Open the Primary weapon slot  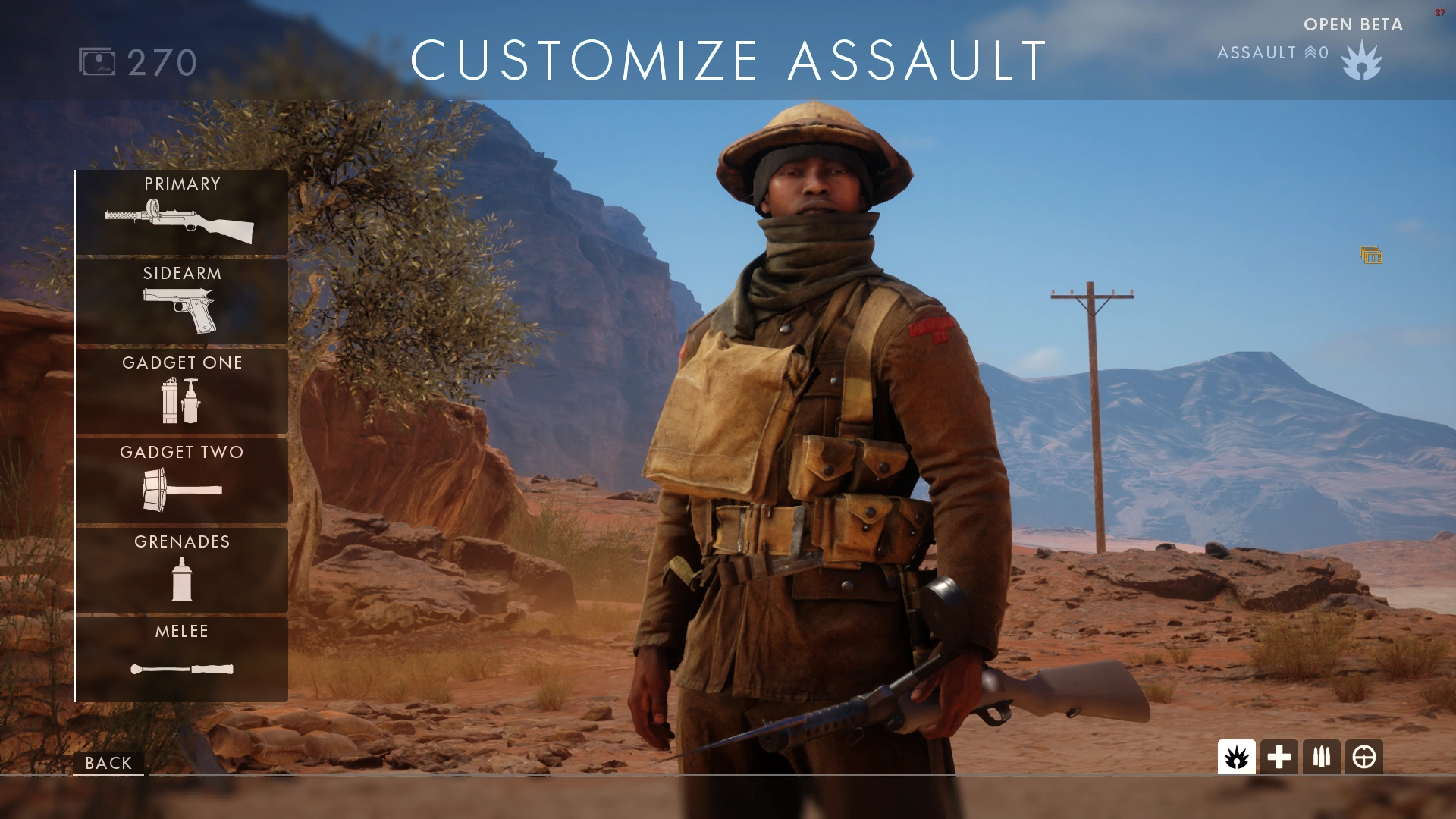180,212
